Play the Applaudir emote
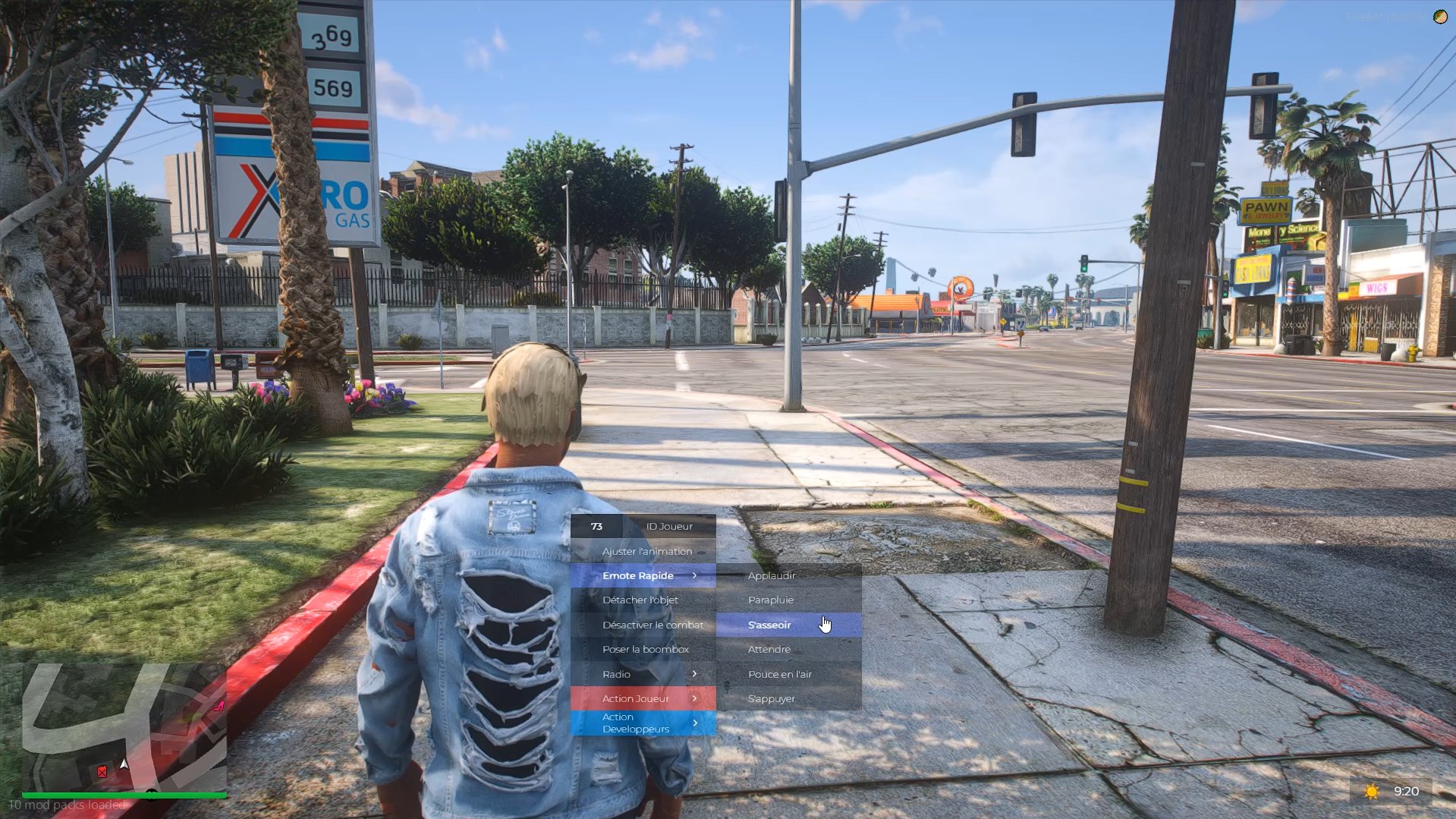Image resolution: width=1456 pixels, height=819 pixels. [x=788, y=575]
